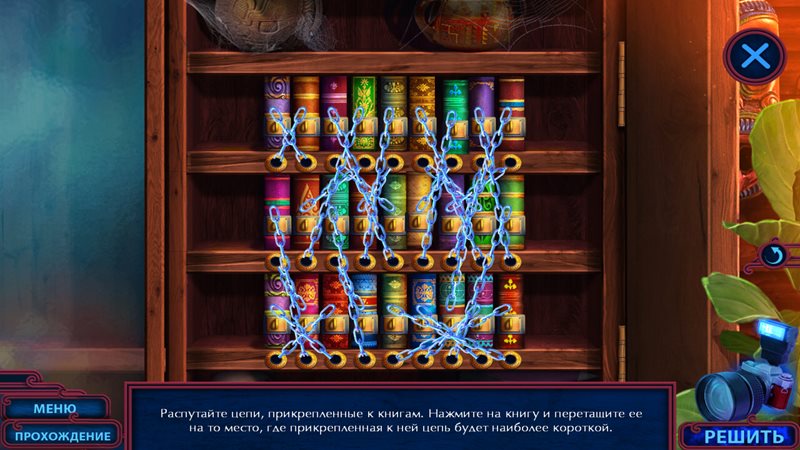The width and height of the screenshot is (800, 450).
Task: Open the МЕНЮ menu
Action: [x=54, y=408]
